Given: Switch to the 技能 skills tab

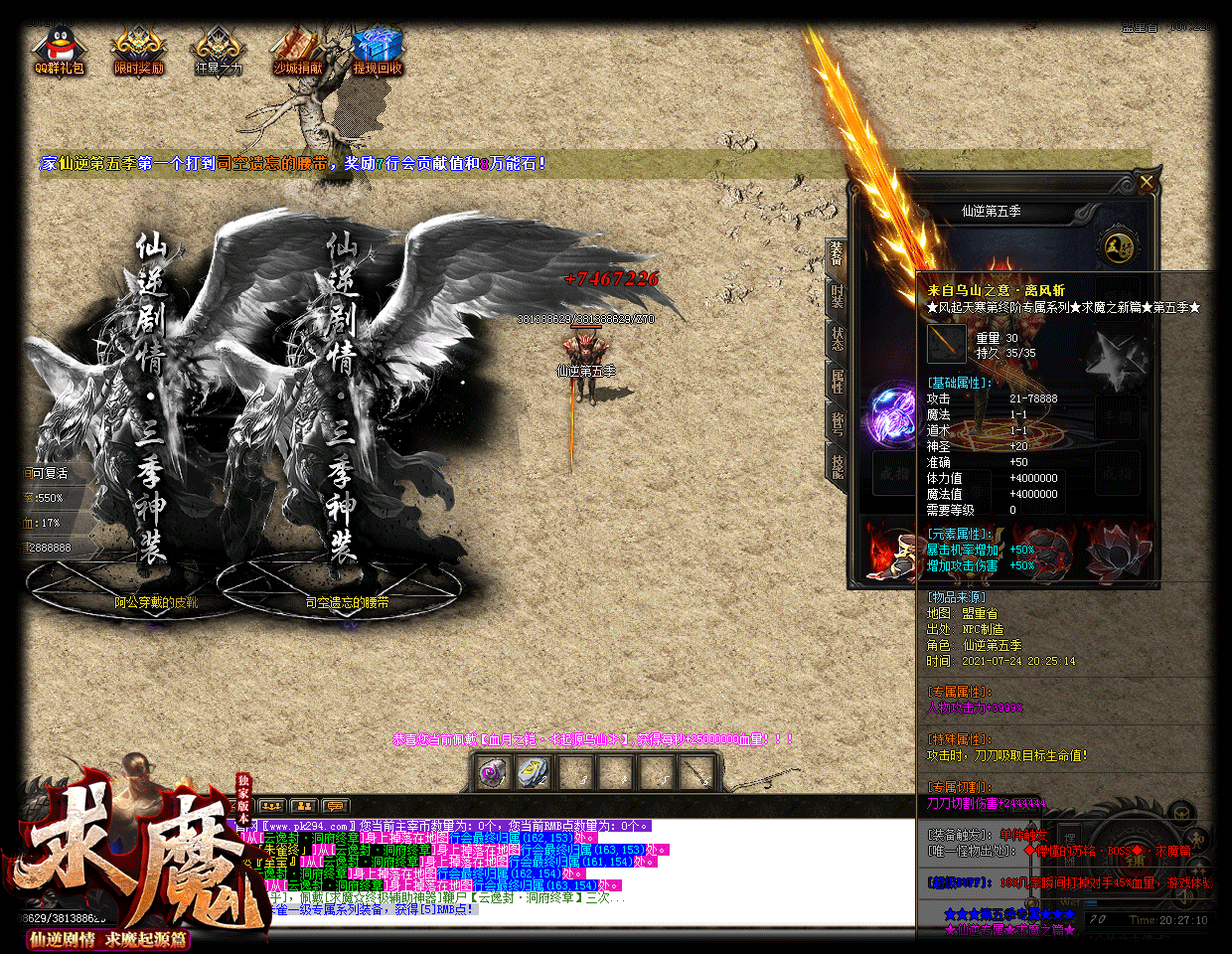Looking at the screenshot, I should pos(837,466).
